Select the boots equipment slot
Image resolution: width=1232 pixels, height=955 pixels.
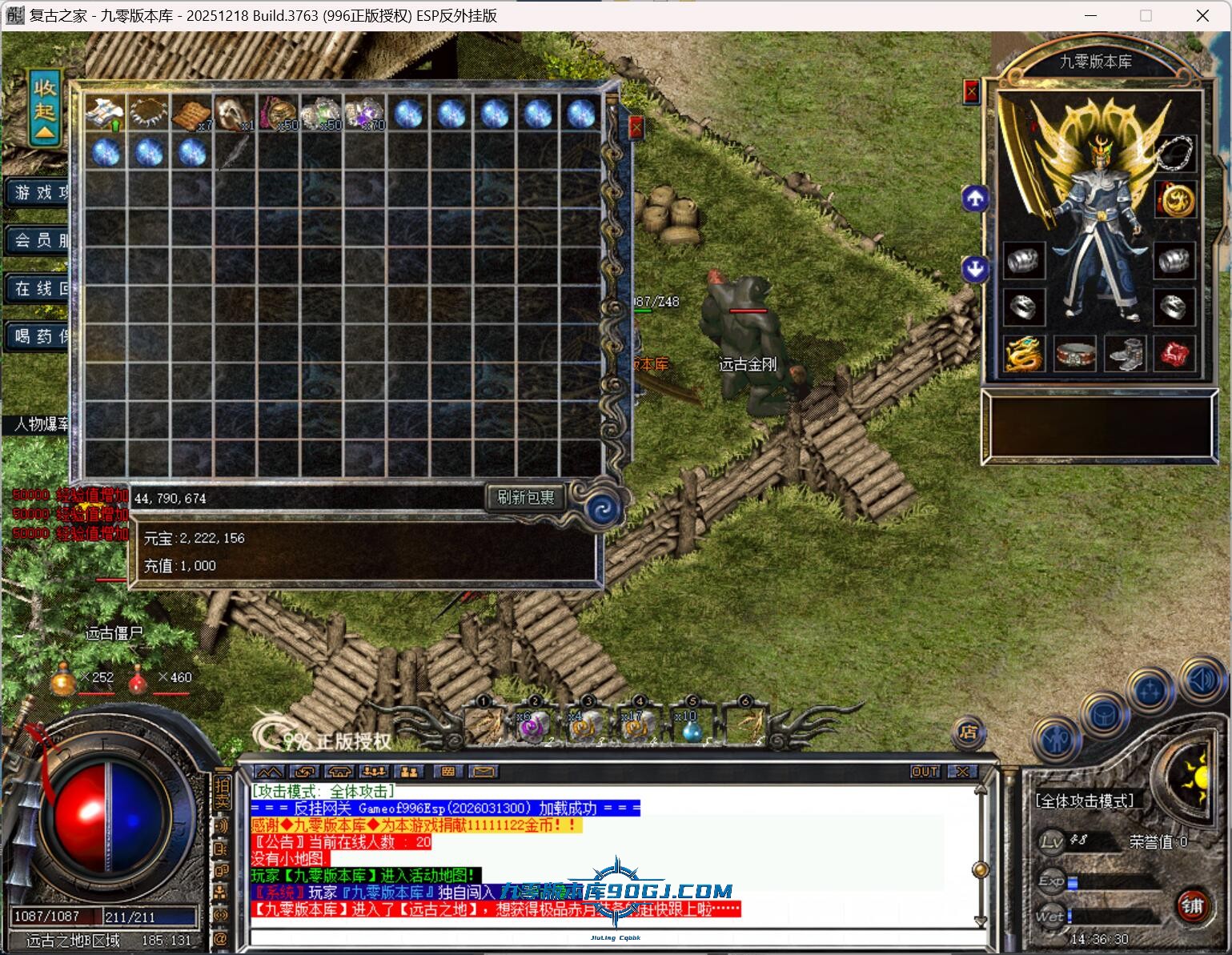tap(1124, 354)
